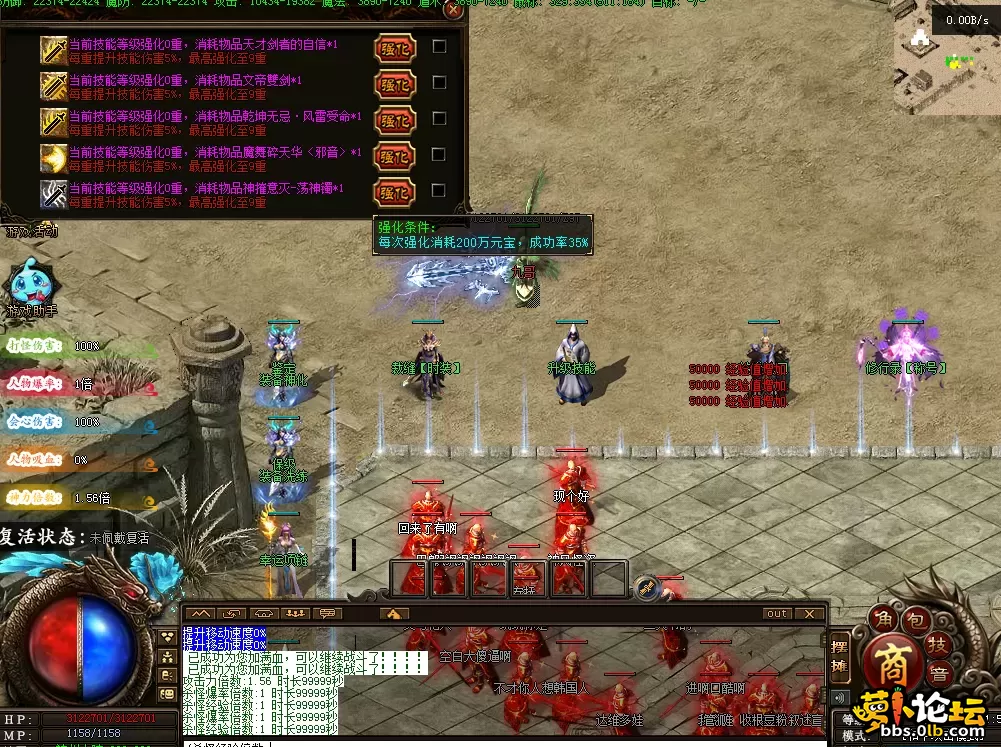The height and width of the screenshot is (747, 1001).
Task: Close the skill enhancement panel
Action: (x=454, y=12)
